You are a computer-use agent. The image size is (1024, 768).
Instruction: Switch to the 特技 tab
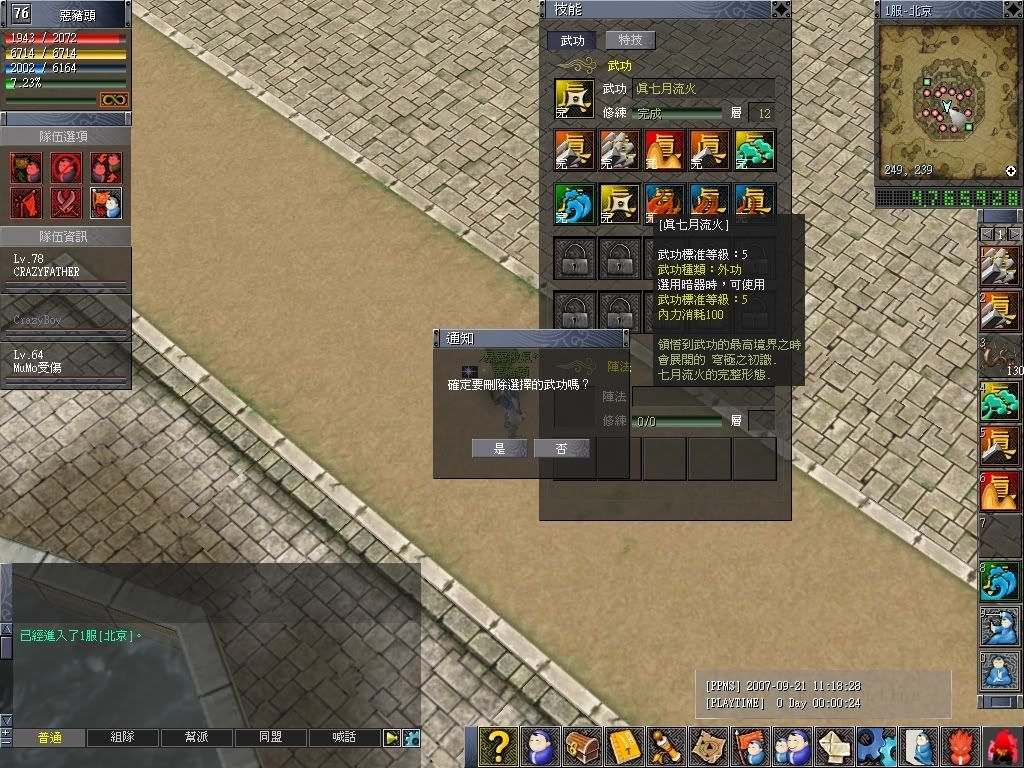point(630,40)
